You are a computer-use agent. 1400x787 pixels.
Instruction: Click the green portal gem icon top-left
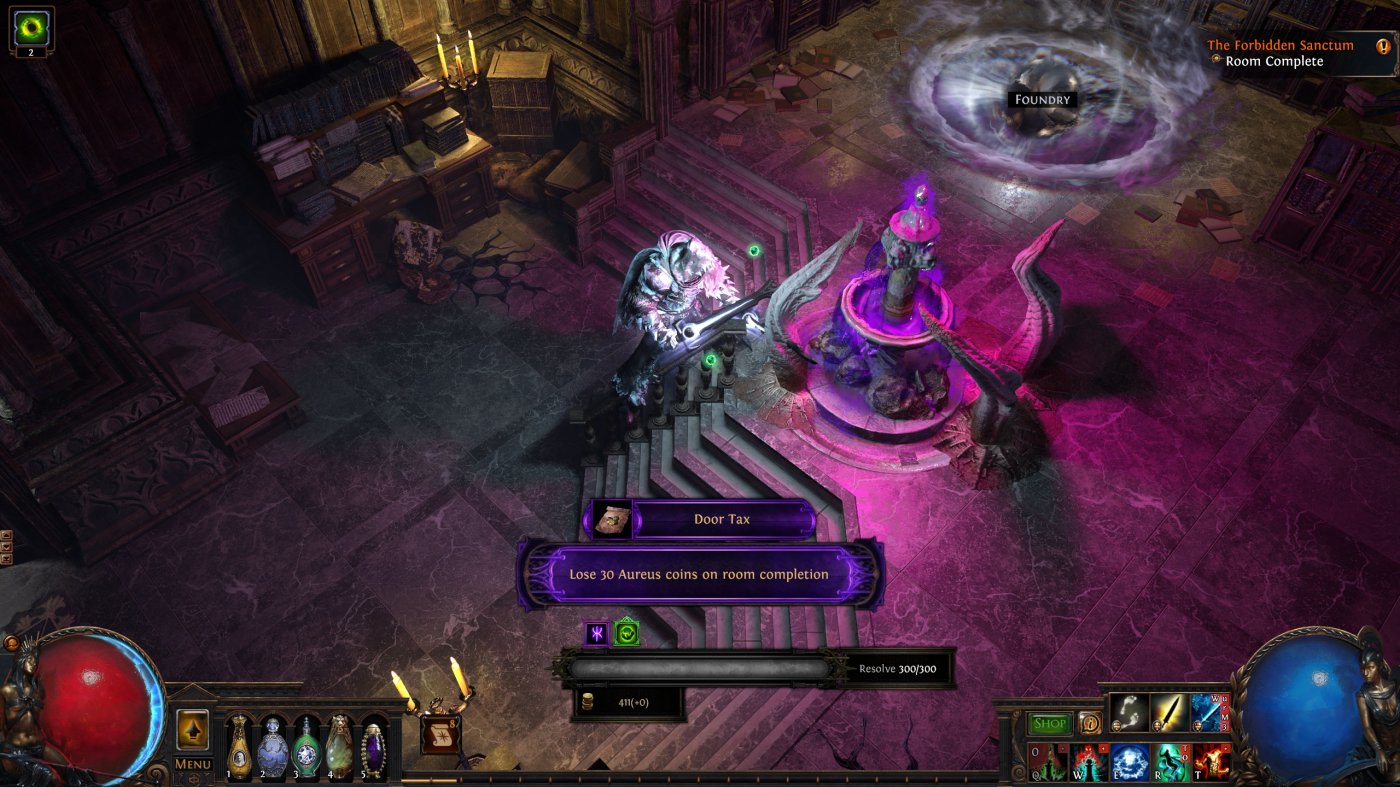tap(30, 28)
